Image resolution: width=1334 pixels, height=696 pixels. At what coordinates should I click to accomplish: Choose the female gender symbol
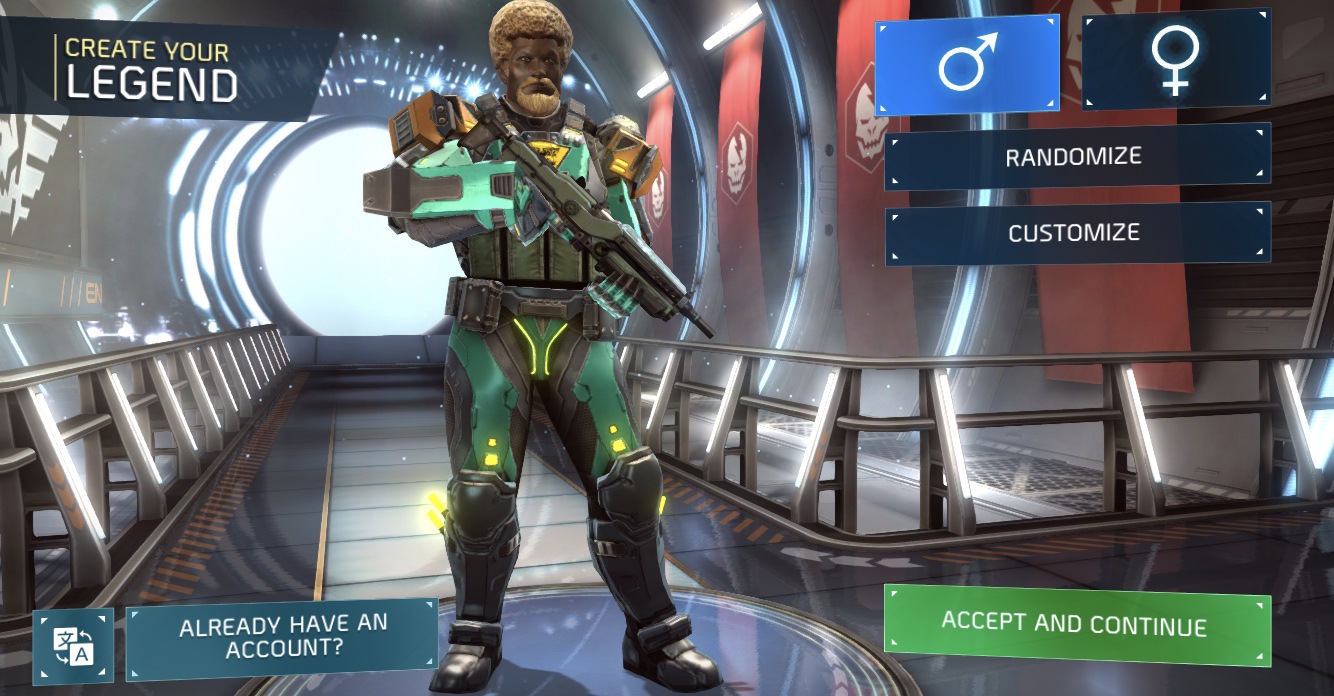[x=1176, y=60]
